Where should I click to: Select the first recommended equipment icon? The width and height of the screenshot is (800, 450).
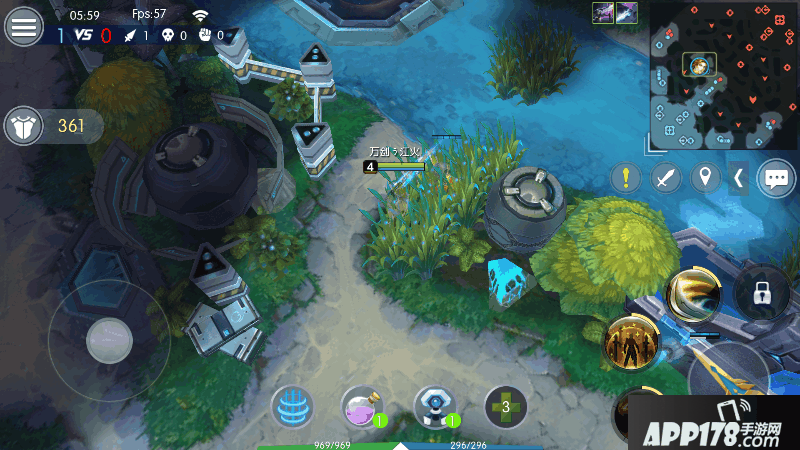pyautogui.click(x=603, y=13)
